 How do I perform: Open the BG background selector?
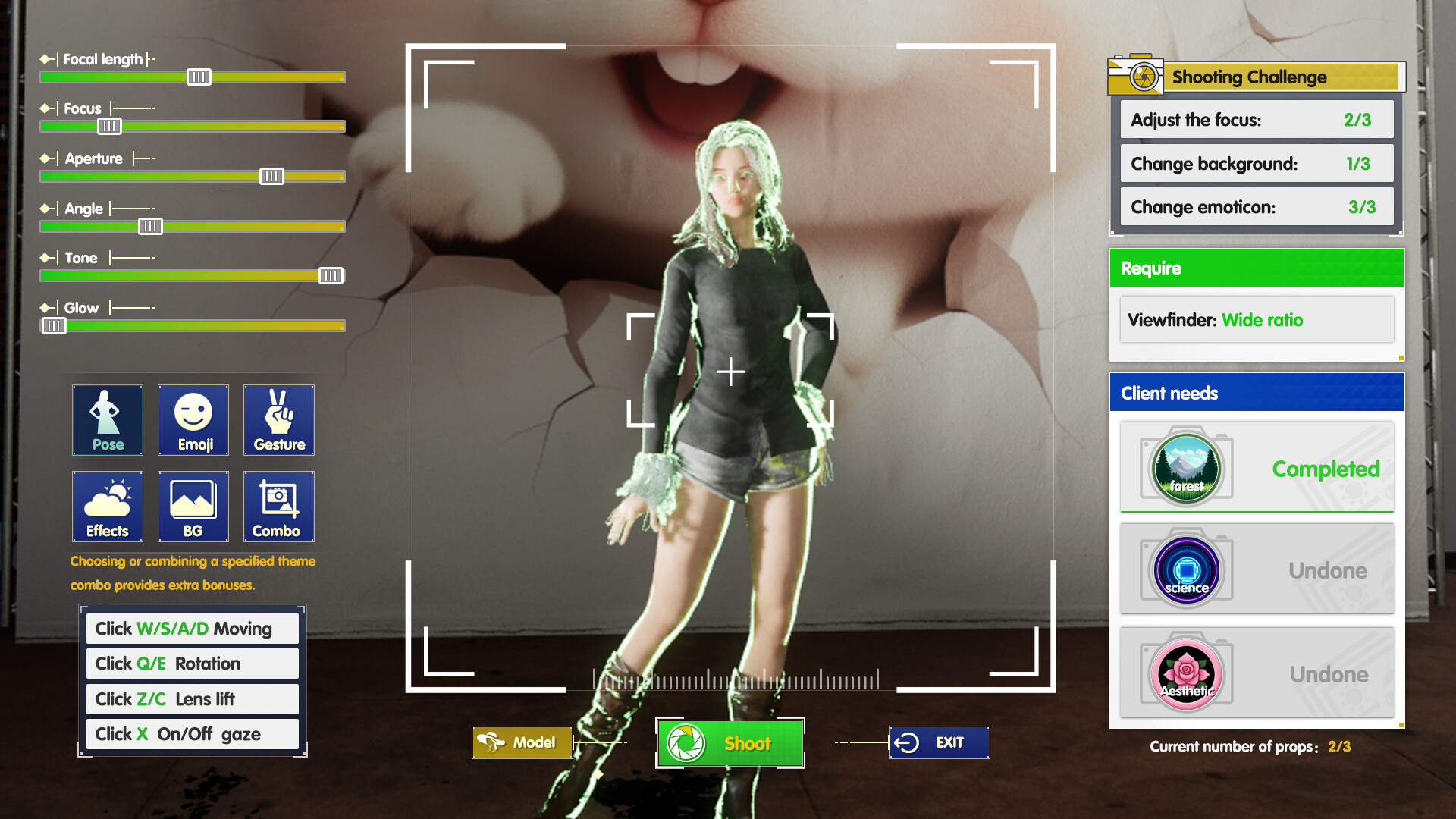[193, 507]
